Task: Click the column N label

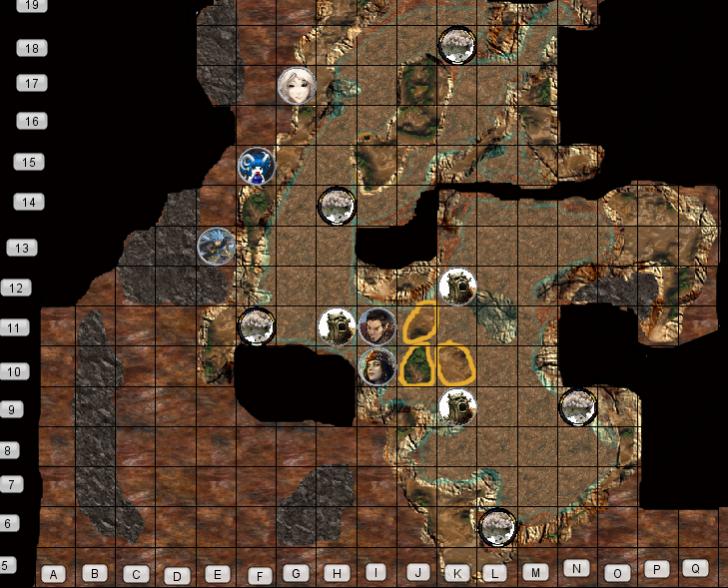Action: click(x=578, y=567)
